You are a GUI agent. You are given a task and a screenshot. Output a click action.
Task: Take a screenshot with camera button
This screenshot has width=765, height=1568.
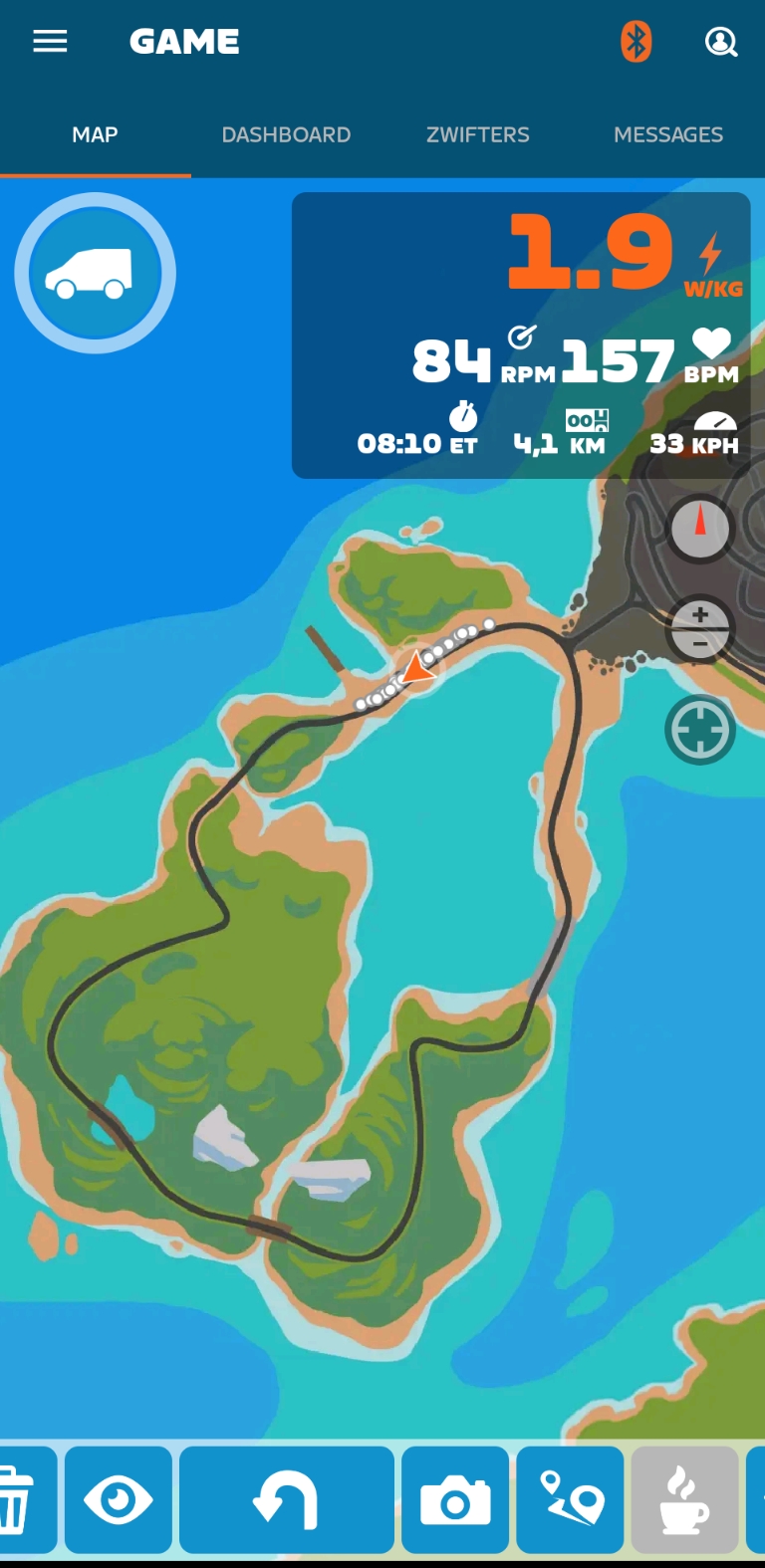pyautogui.click(x=455, y=1499)
